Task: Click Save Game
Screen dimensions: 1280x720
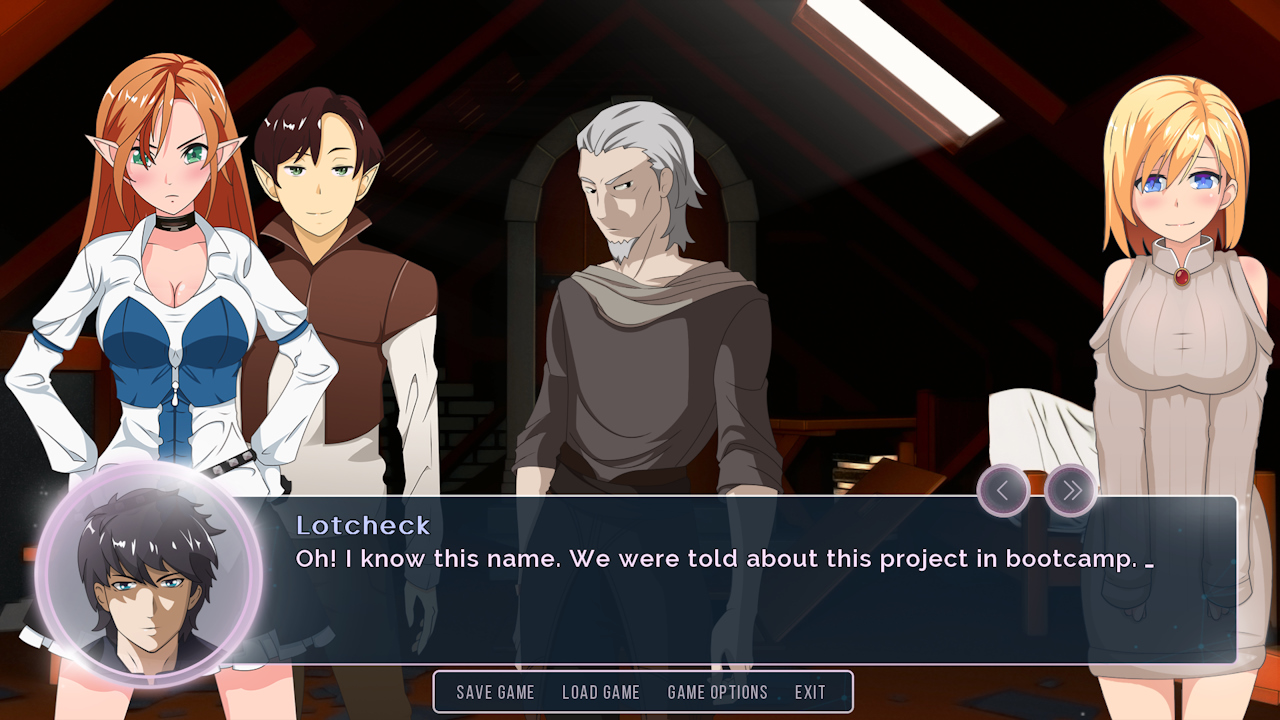Action: point(495,692)
